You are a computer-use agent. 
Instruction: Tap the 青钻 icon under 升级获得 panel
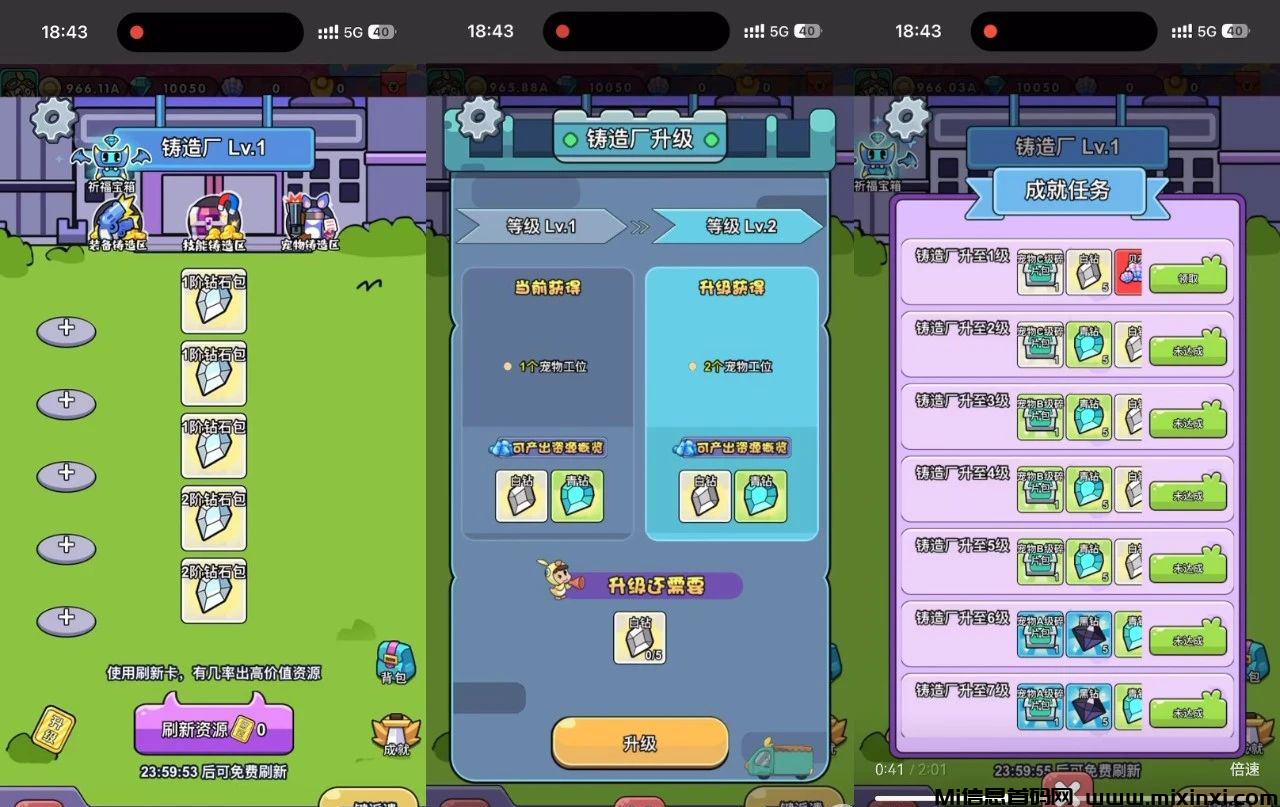point(761,496)
